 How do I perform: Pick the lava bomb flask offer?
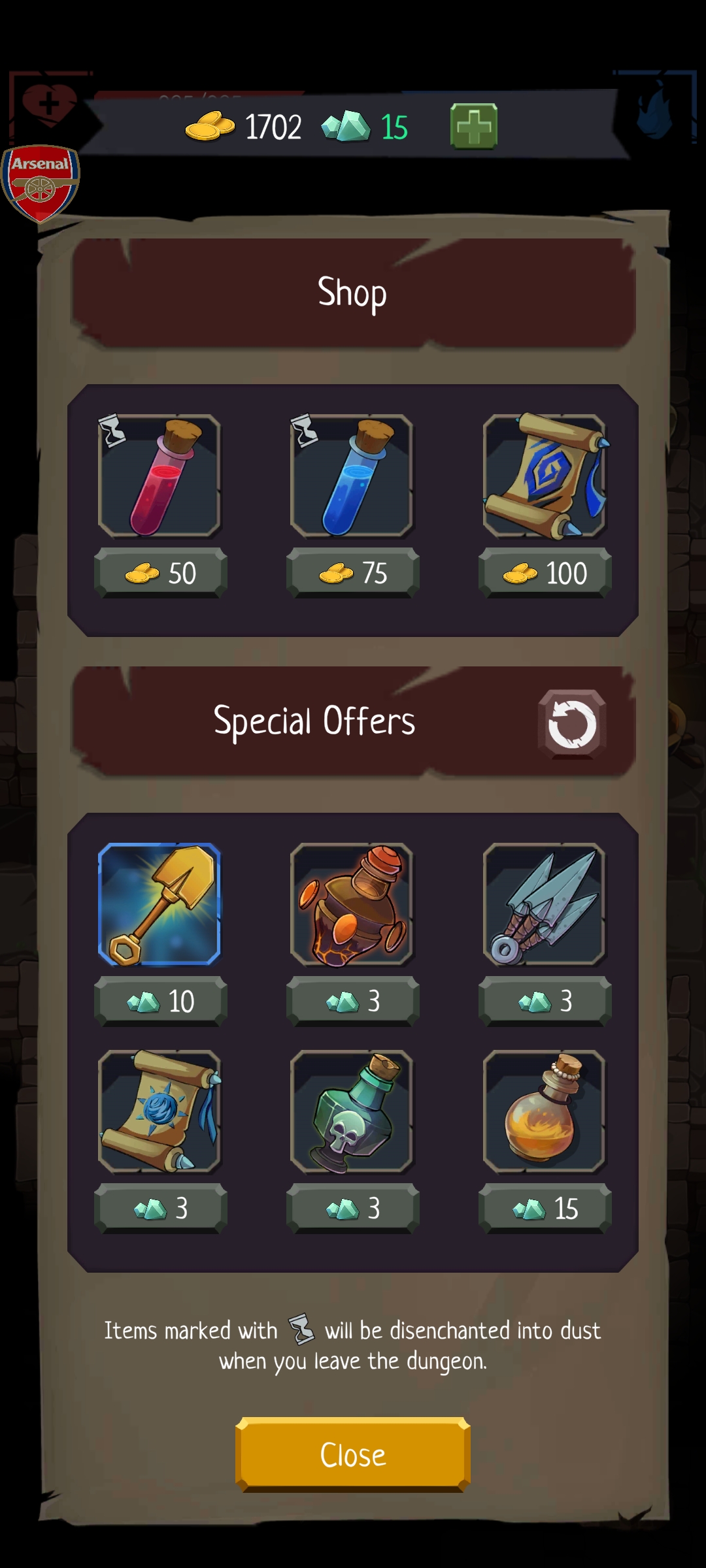click(352, 904)
